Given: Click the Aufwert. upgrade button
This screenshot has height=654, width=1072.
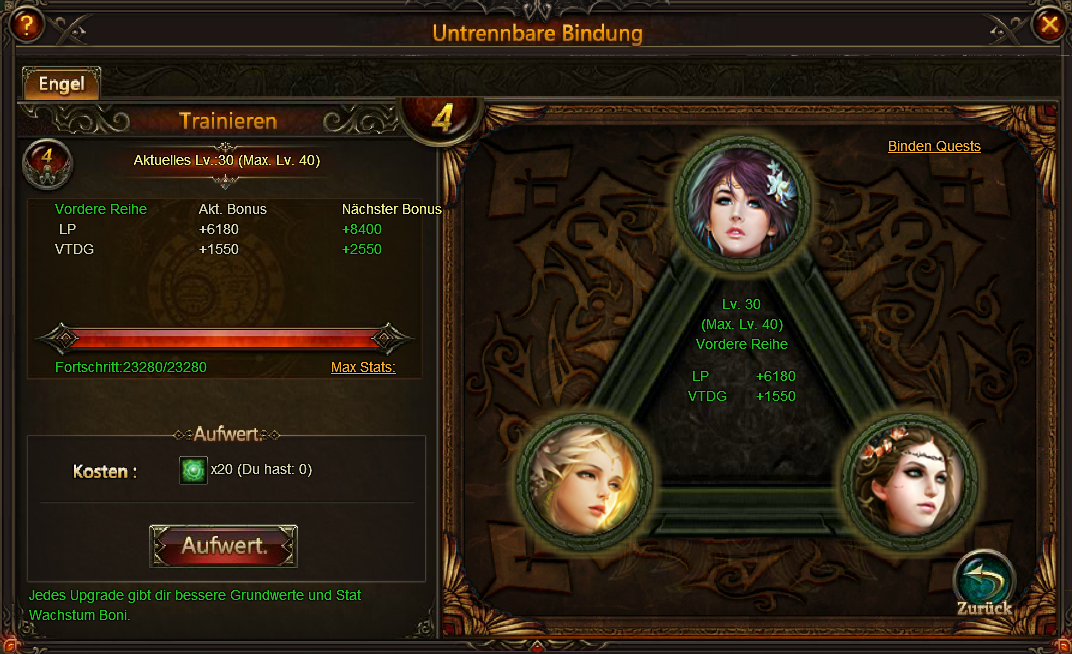Looking at the screenshot, I should point(224,546).
